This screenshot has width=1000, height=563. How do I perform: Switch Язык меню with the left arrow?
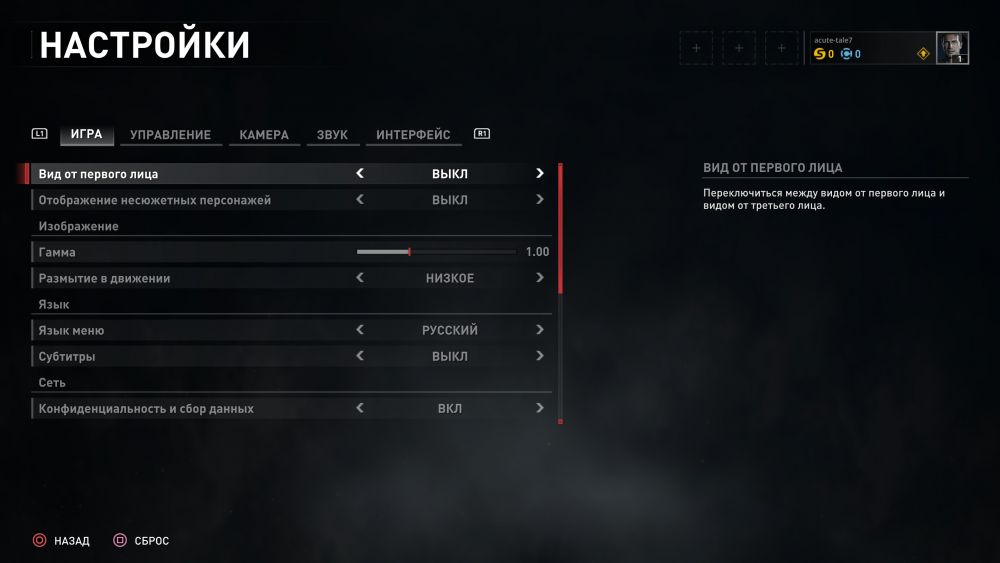[360, 330]
